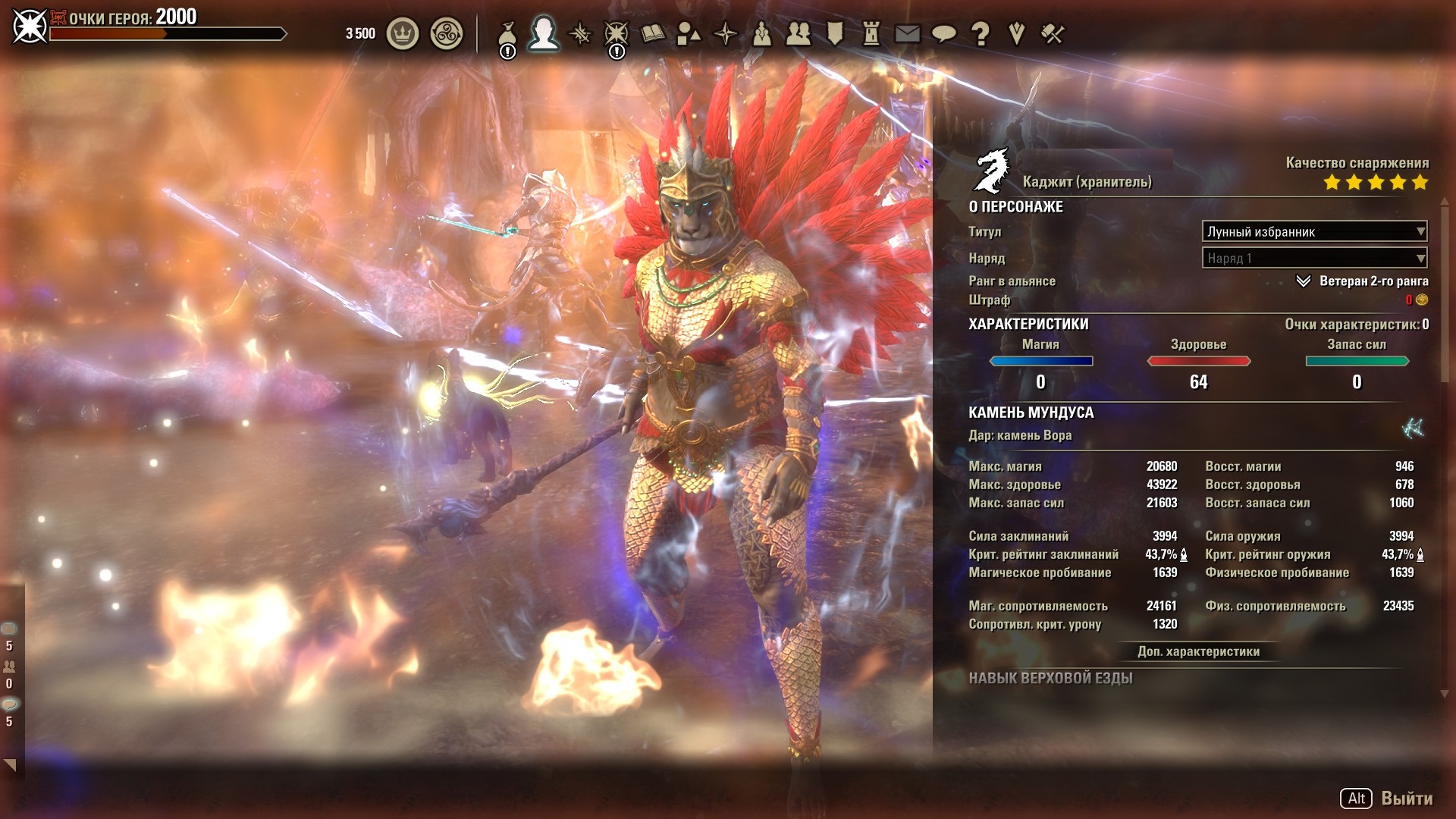Open the help question mark icon
1456x819 pixels.
[981, 34]
